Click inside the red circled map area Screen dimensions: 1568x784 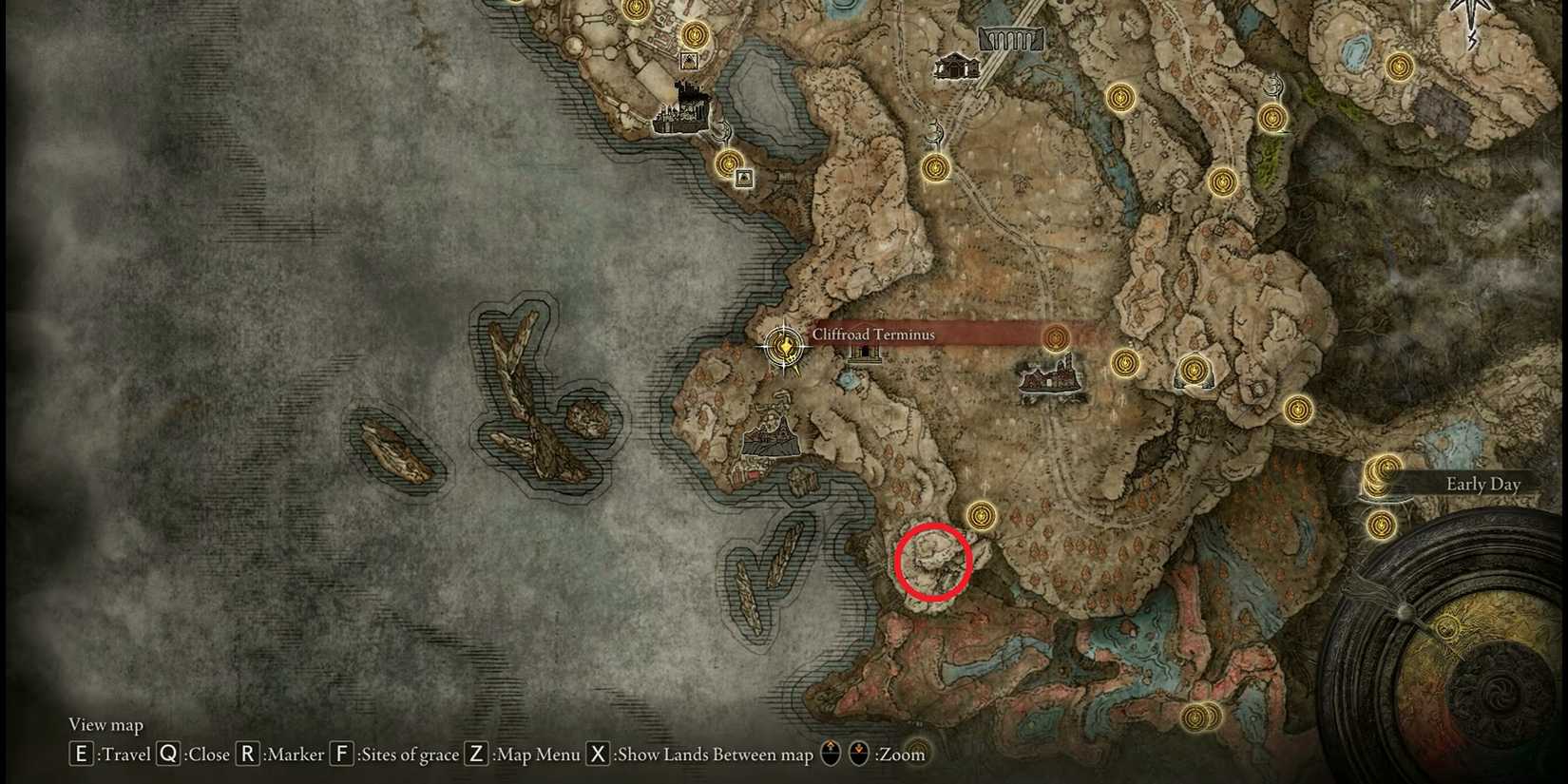pos(931,561)
